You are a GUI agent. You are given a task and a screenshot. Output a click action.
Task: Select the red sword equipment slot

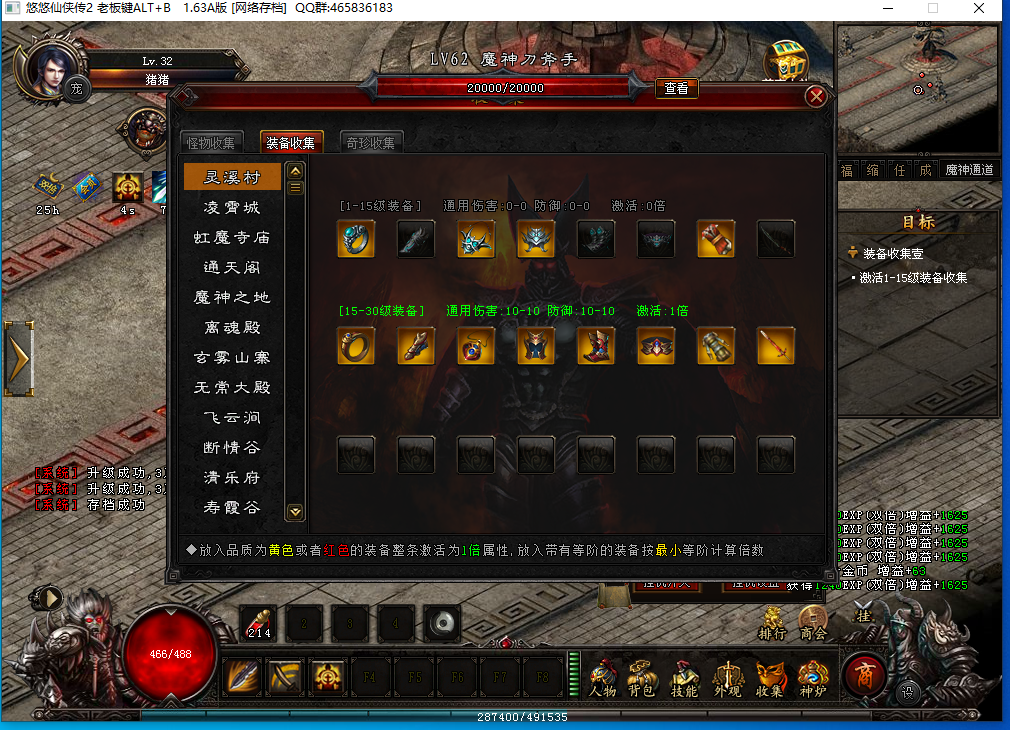[x=776, y=345]
